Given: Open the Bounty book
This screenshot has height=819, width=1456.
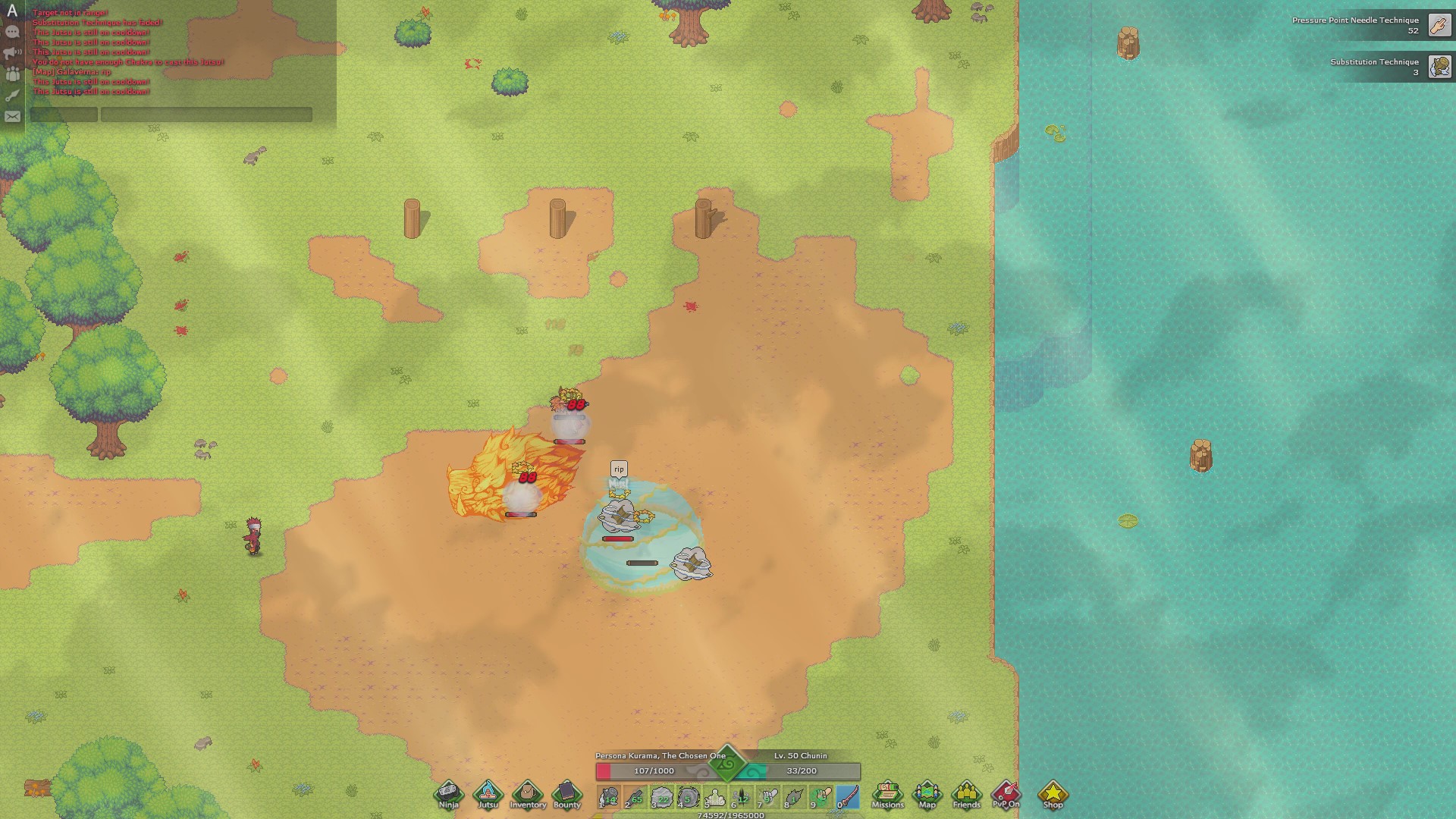Looking at the screenshot, I should coord(567,794).
